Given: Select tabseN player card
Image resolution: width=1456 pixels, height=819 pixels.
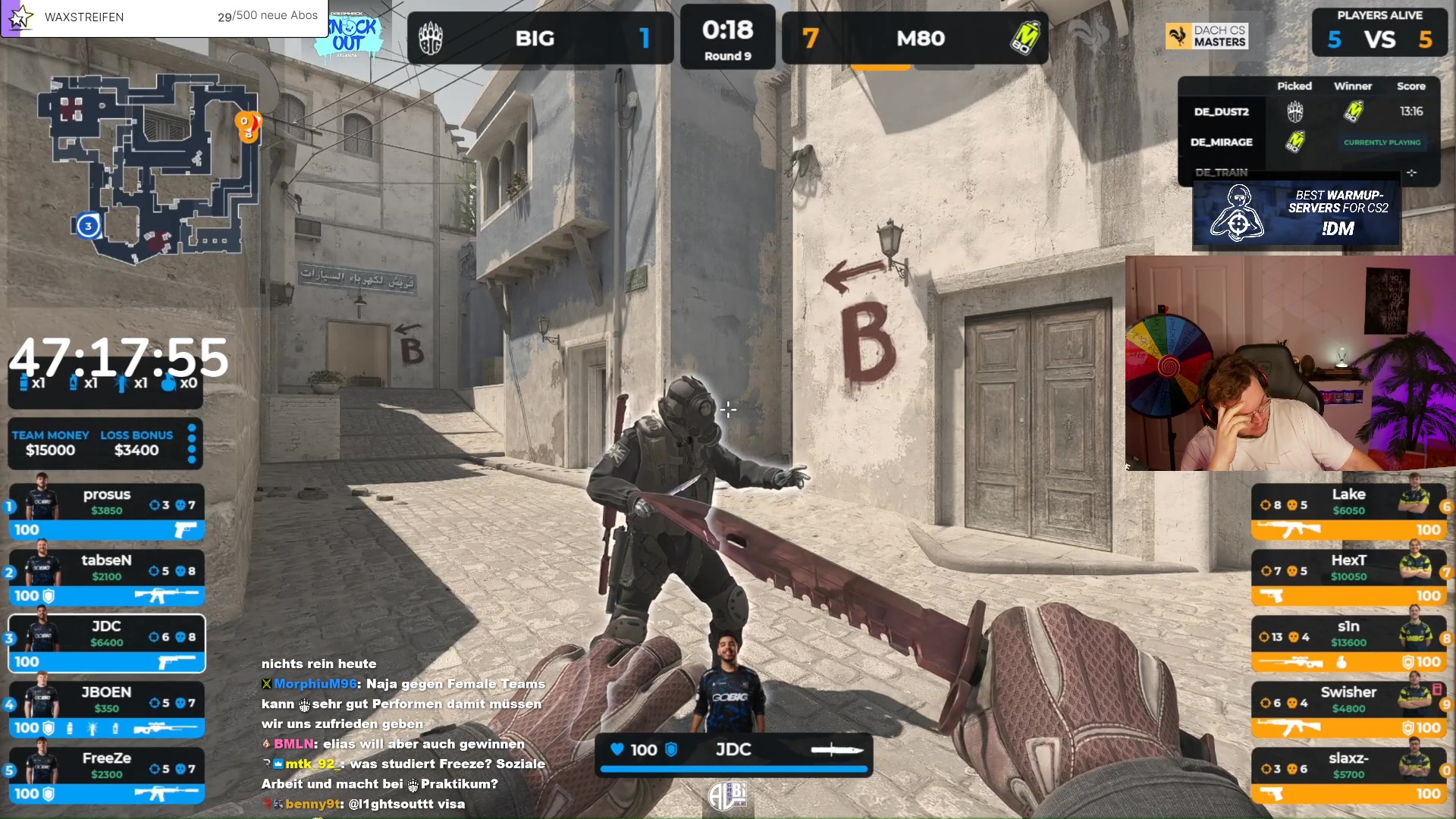Looking at the screenshot, I should pyautogui.click(x=106, y=578).
